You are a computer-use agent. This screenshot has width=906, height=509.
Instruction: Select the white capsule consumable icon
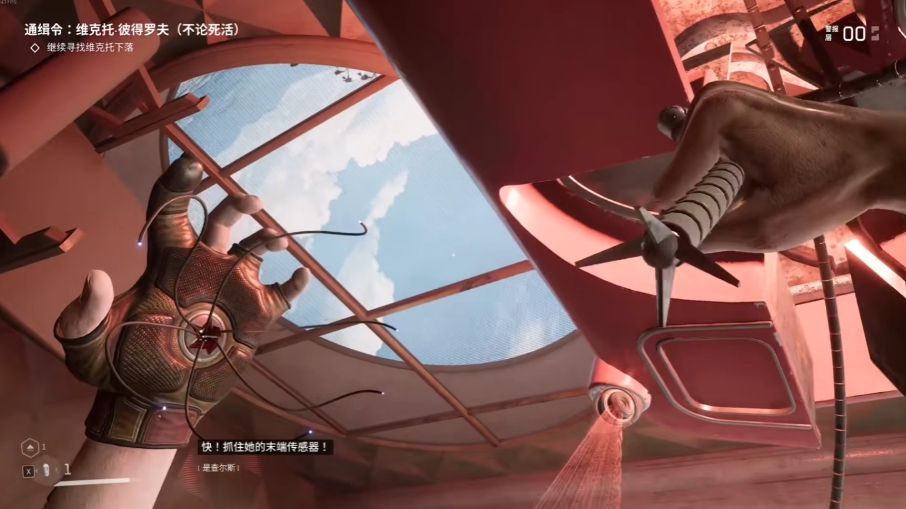(x=46, y=469)
